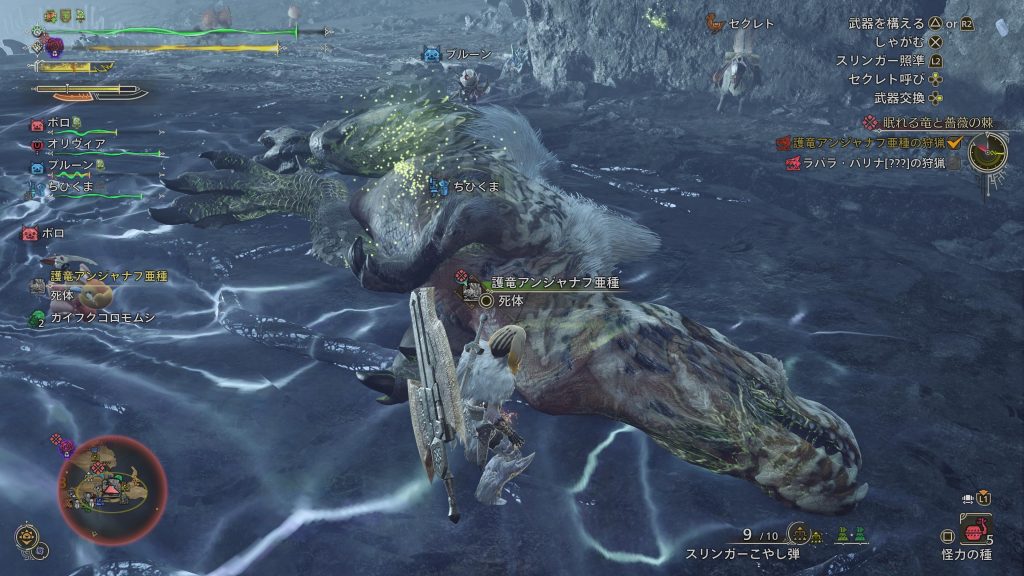Select the 護竜アンジャナフ亜種の狩猟 objective

point(871,143)
